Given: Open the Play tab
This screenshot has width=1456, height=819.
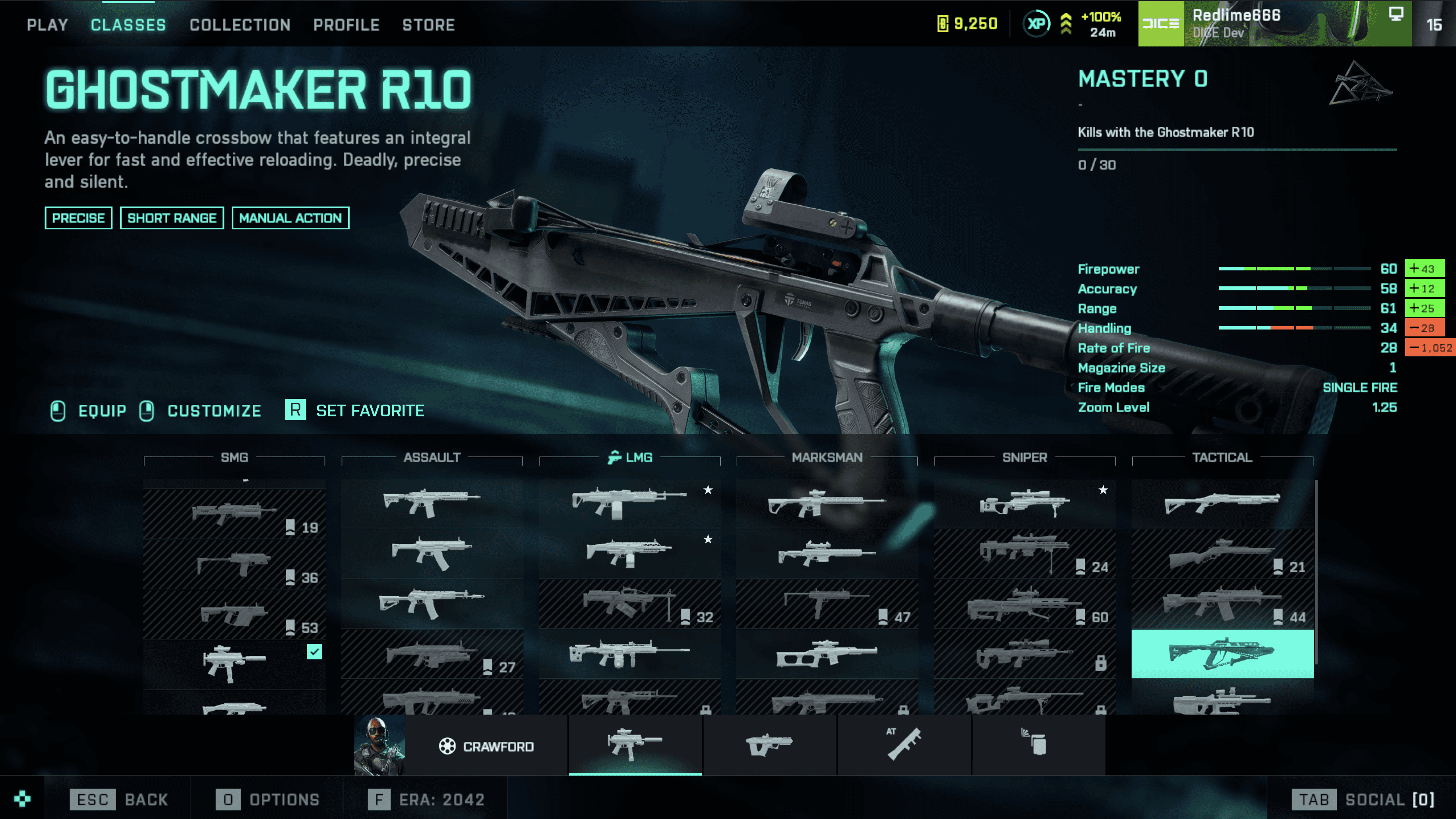Looking at the screenshot, I should click(x=47, y=25).
